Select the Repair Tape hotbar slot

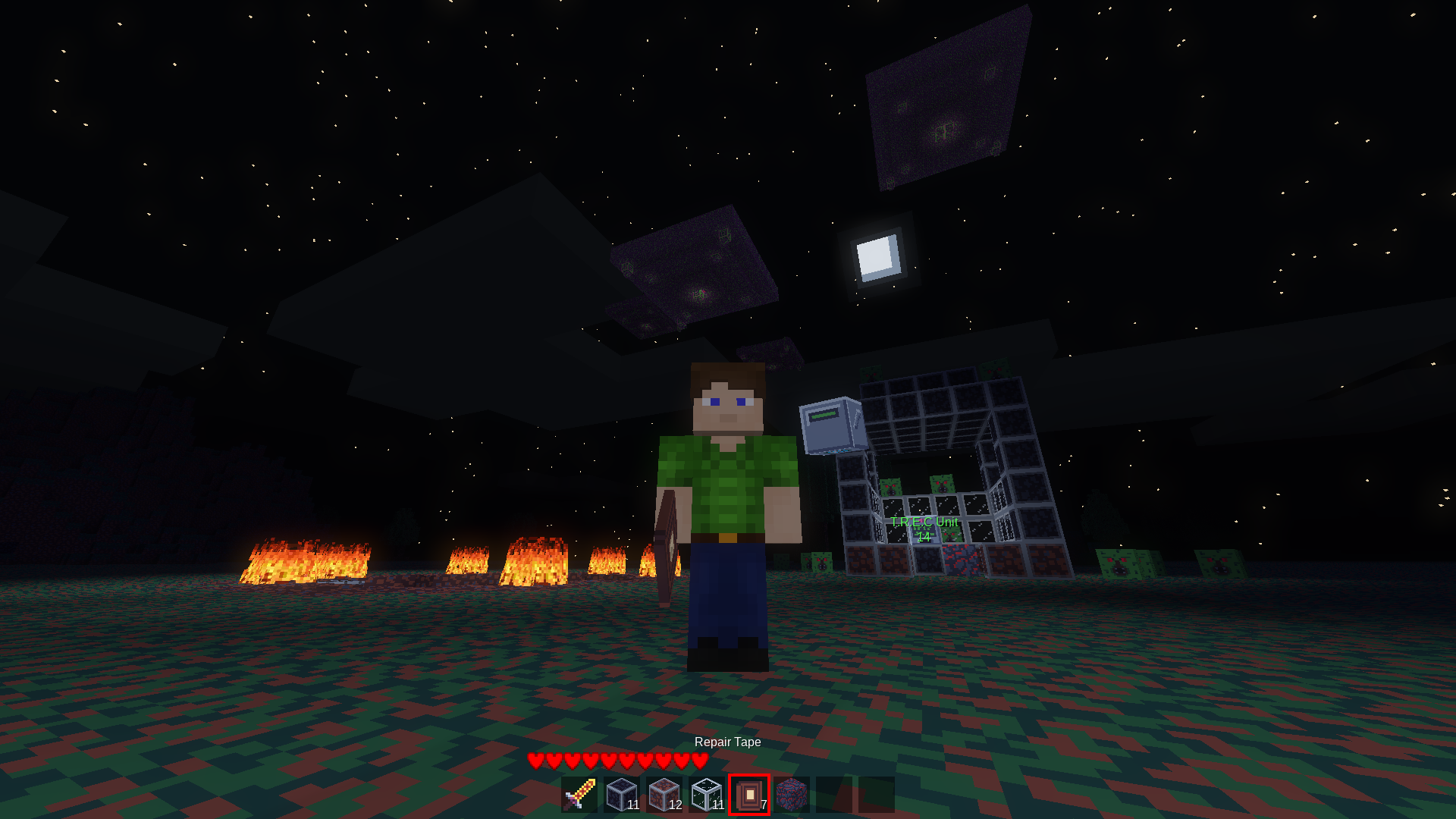click(749, 794)
